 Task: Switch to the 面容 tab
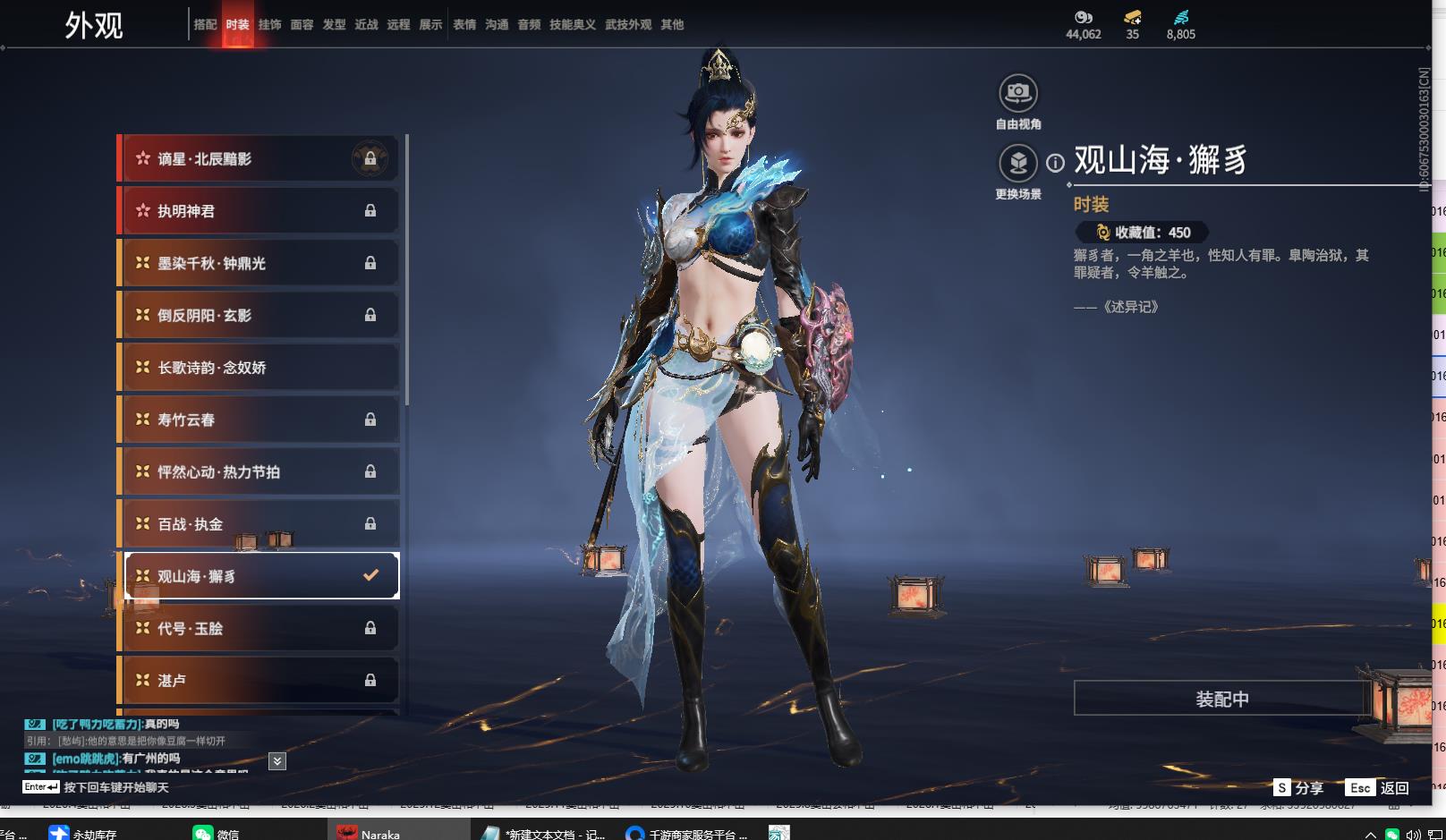[x=302, y=25]
